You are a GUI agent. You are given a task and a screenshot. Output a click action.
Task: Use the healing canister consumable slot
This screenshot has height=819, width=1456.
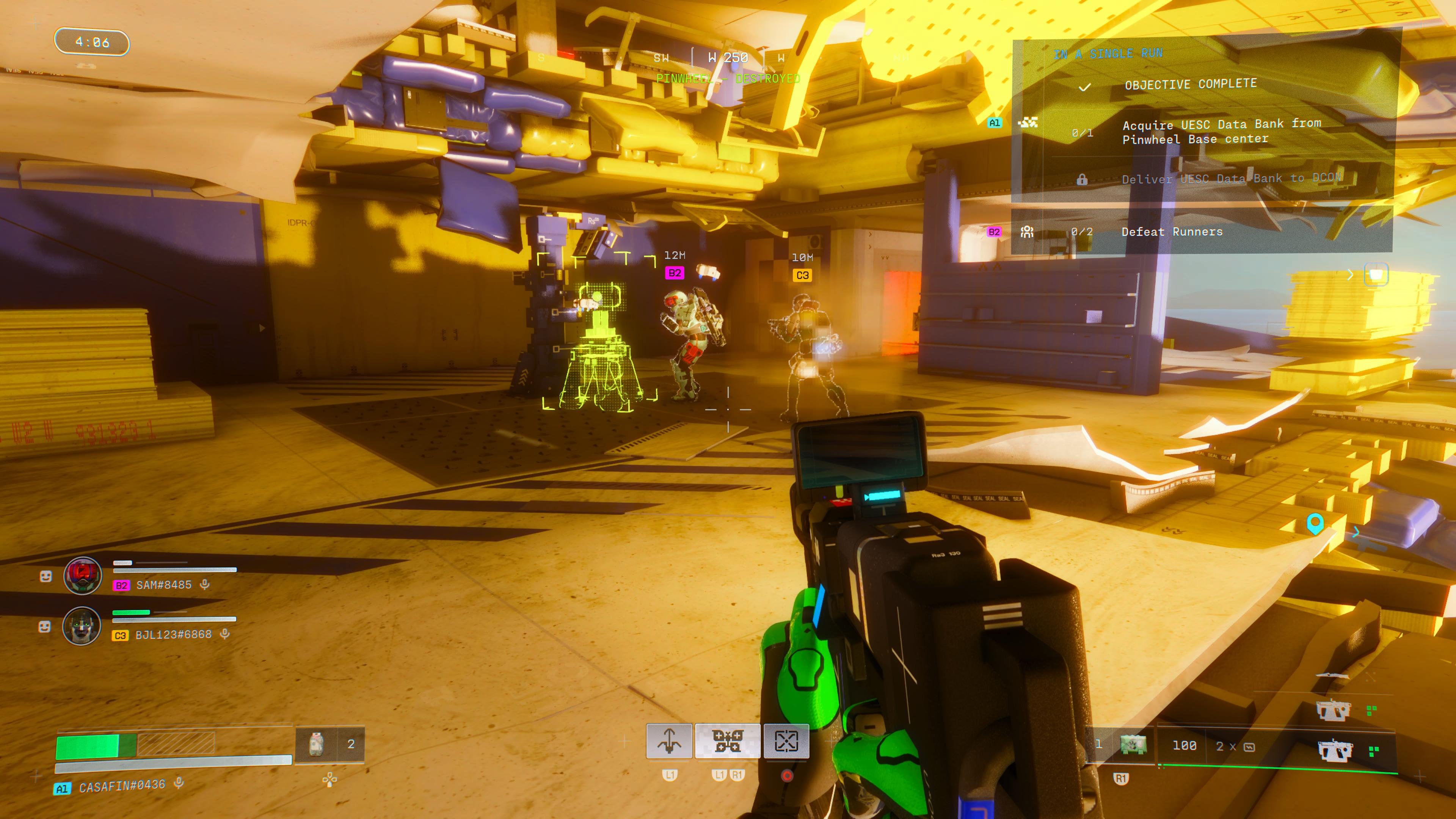point(317,744)
